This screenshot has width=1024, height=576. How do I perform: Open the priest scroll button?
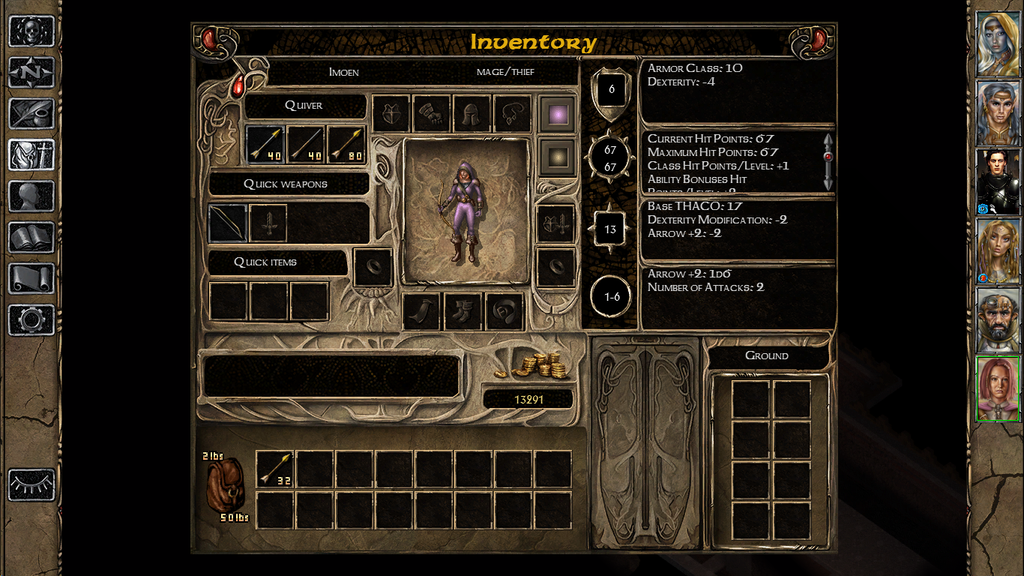coord(31,278)
